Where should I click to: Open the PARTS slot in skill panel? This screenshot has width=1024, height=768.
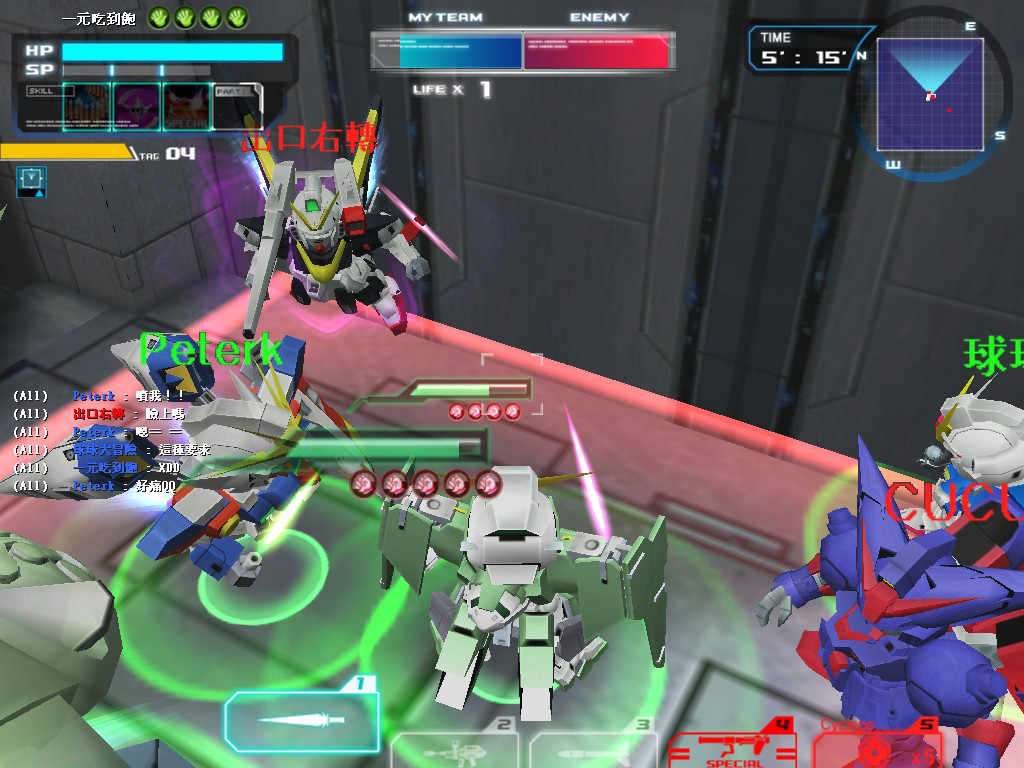tap(238, 107)
